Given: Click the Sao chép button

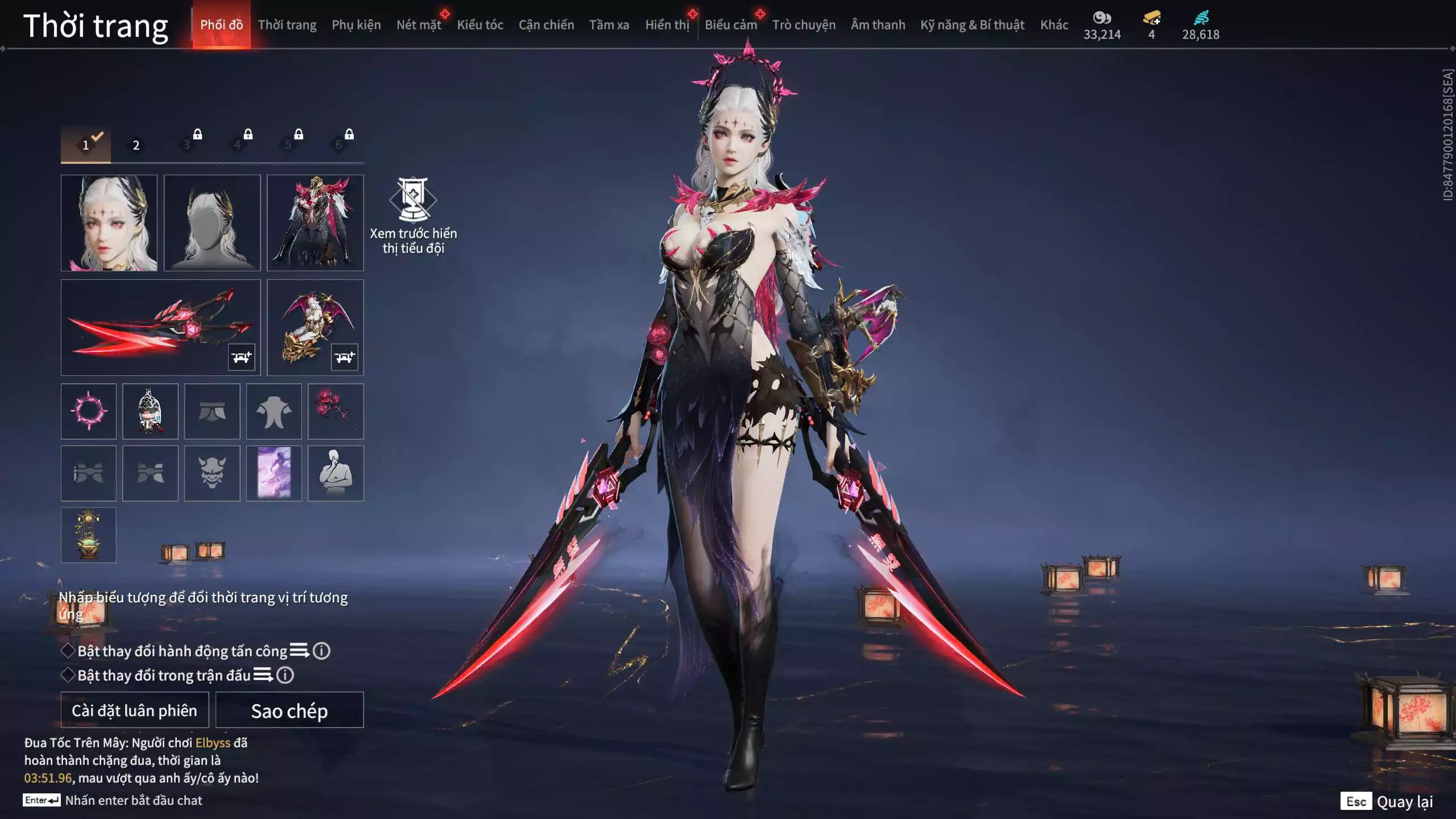Looking at the screenshot, I should point(289,710).
